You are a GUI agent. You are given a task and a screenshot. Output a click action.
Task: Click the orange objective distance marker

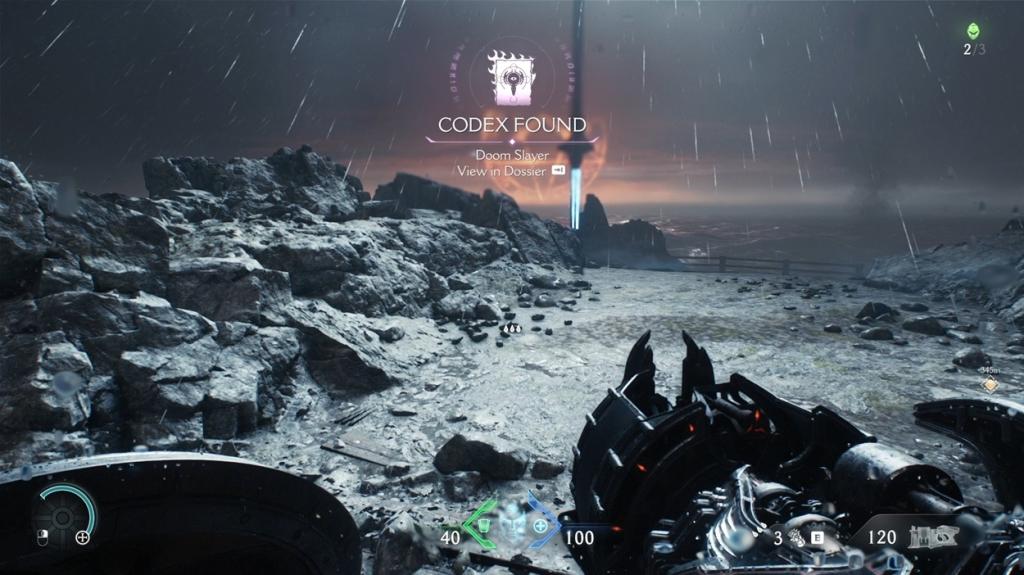pyautogui.click(x=990, y=384)
